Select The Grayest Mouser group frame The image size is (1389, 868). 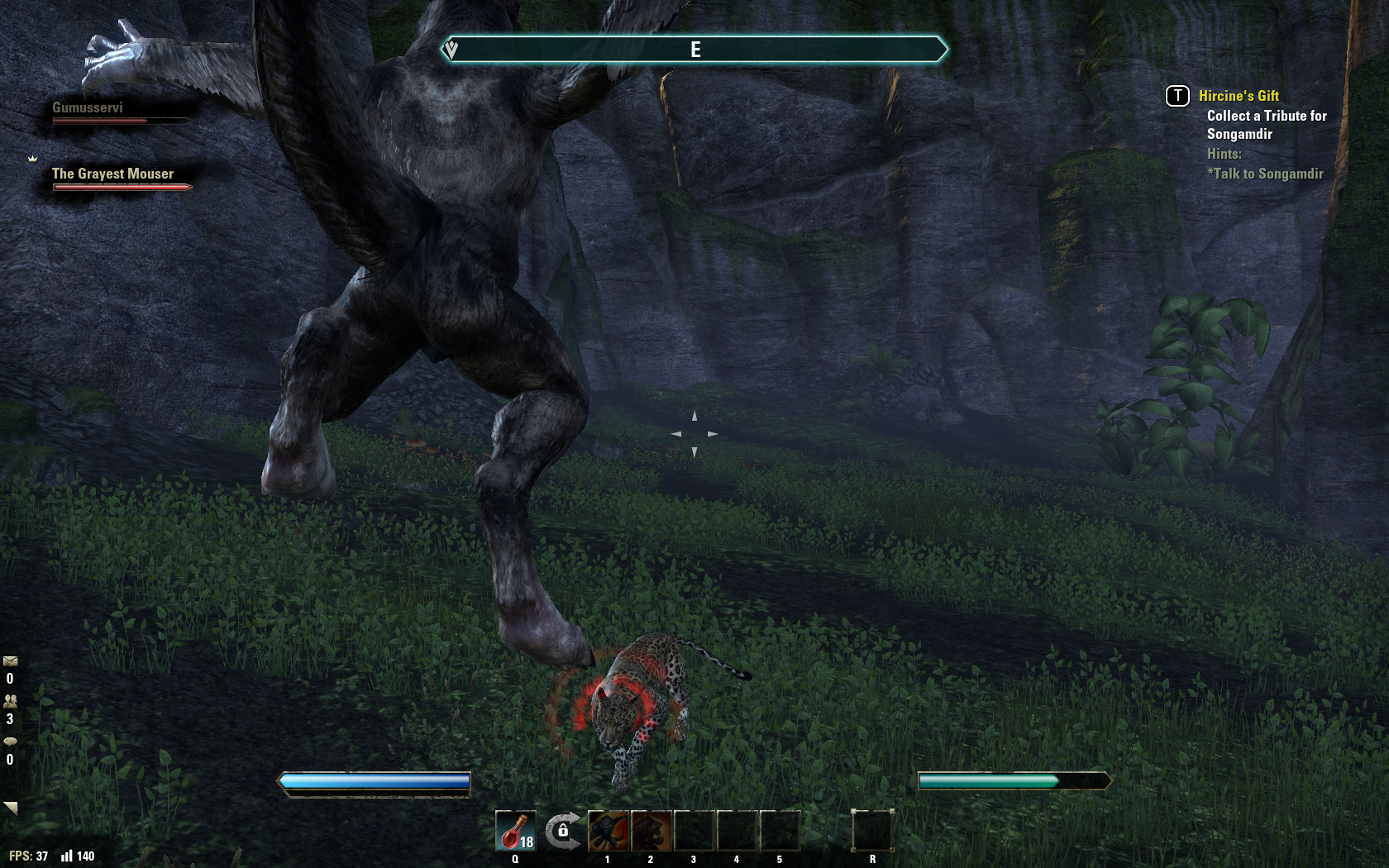(113, 174)
